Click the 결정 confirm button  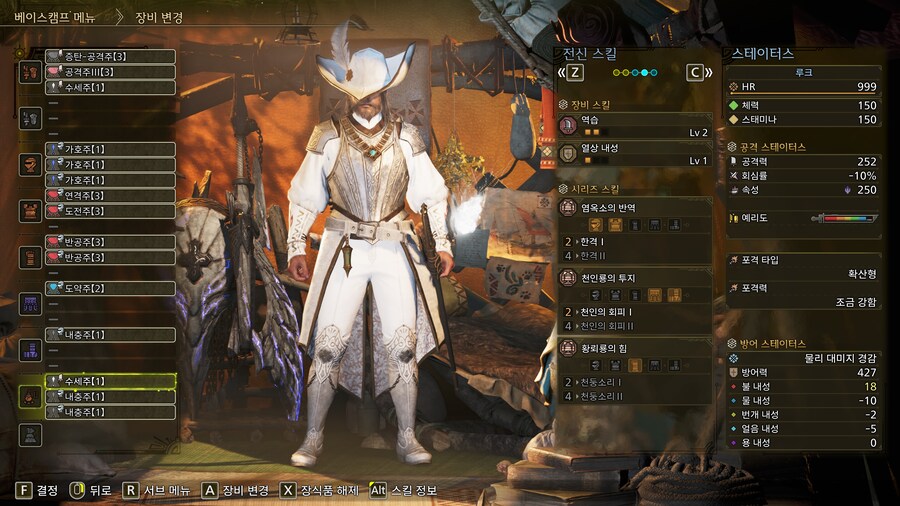tap(37, 490)
